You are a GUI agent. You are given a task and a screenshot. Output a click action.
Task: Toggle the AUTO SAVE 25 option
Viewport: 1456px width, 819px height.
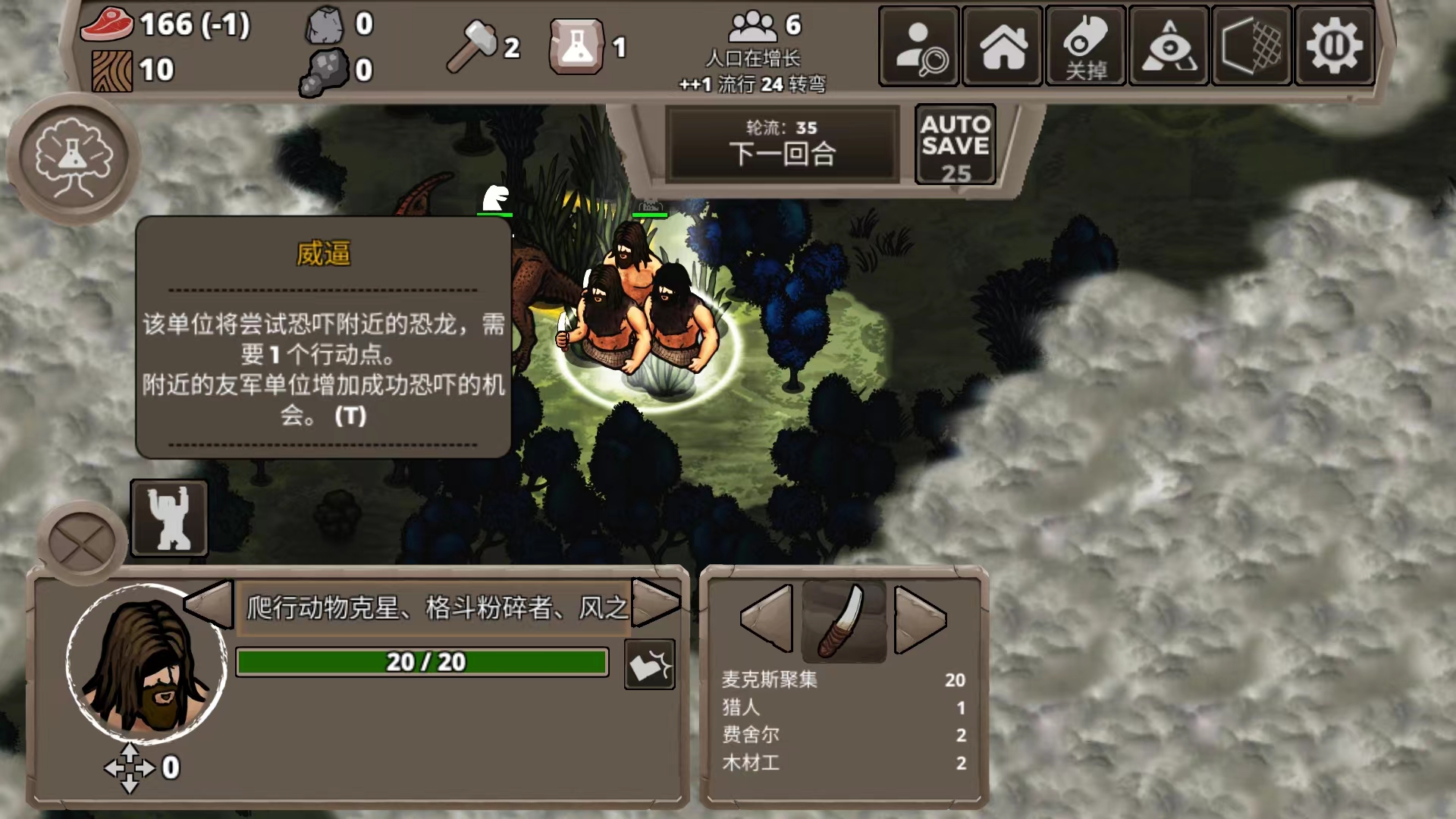(954, 144)
